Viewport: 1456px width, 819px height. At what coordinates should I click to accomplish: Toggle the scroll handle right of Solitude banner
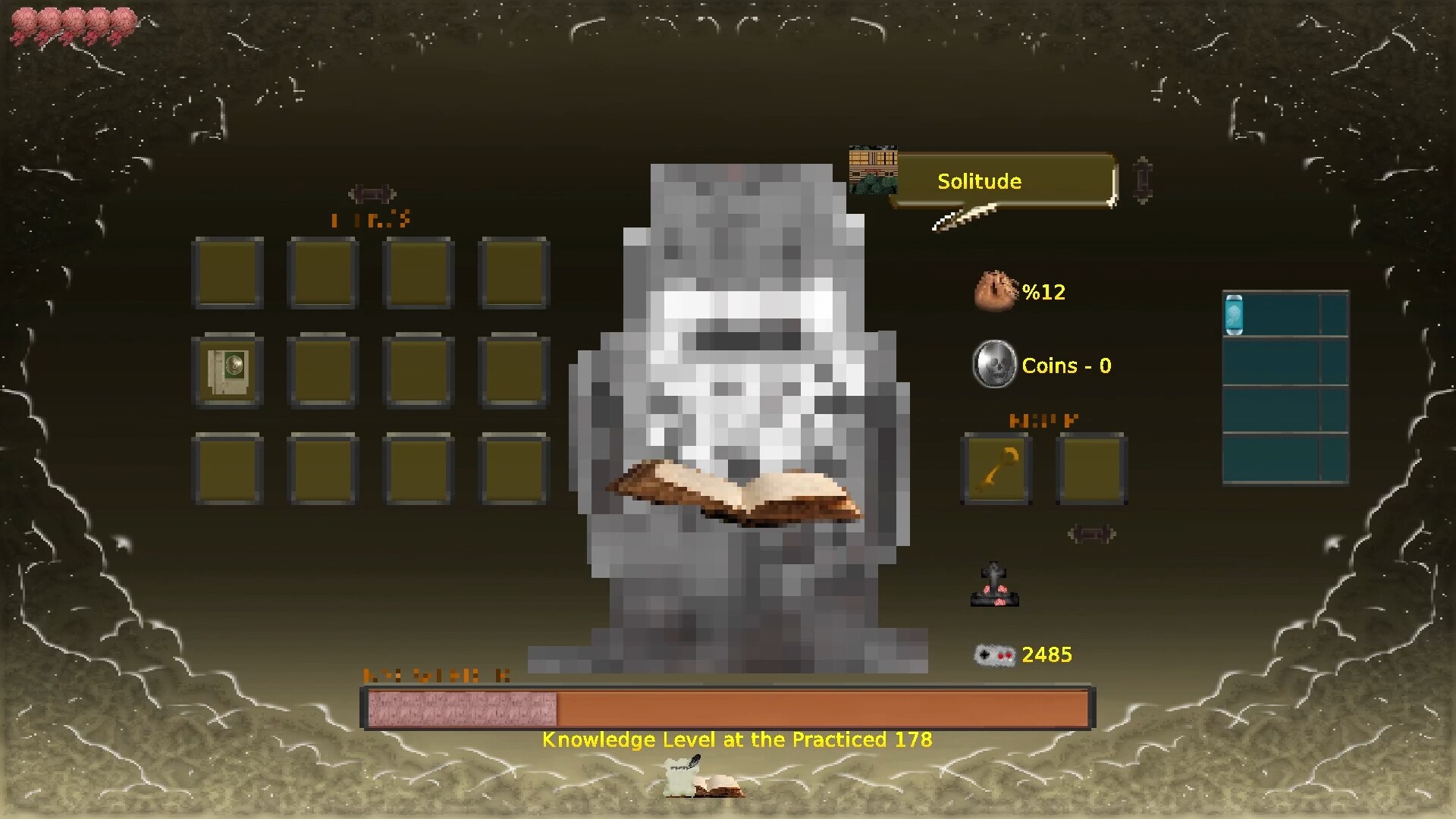pos(1142,182)
